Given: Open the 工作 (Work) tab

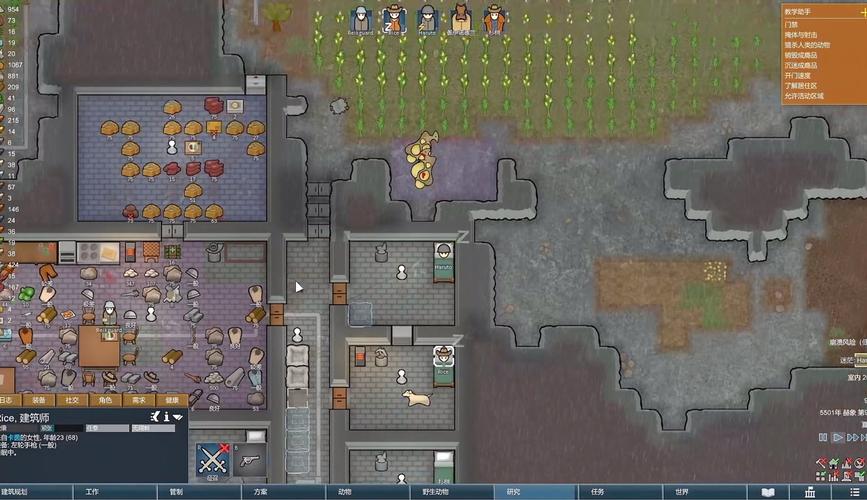Looking at the screenshot, I should pos(92,492).
